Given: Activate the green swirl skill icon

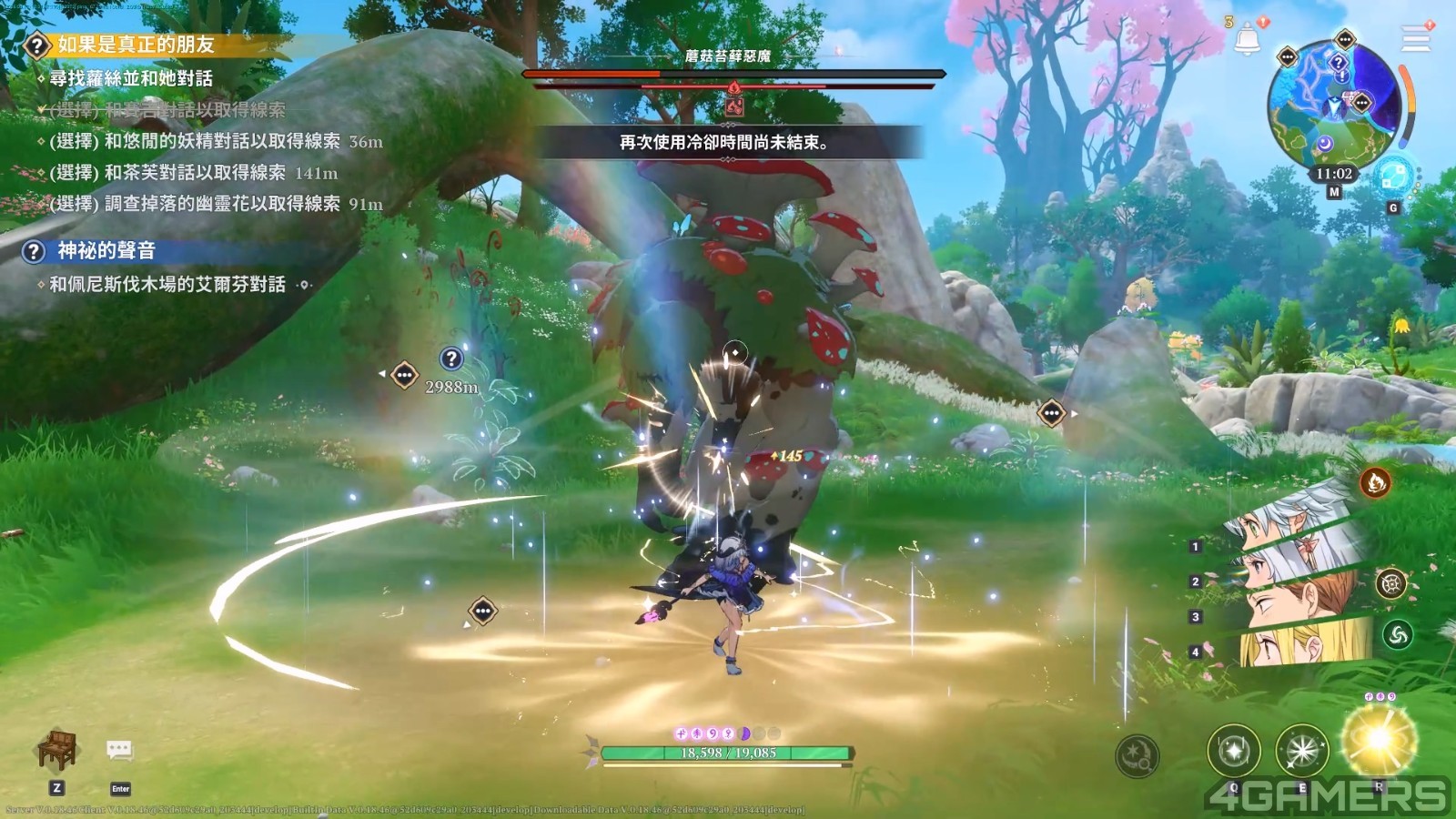Looking at the screenshot, I should pos(1398,634).
